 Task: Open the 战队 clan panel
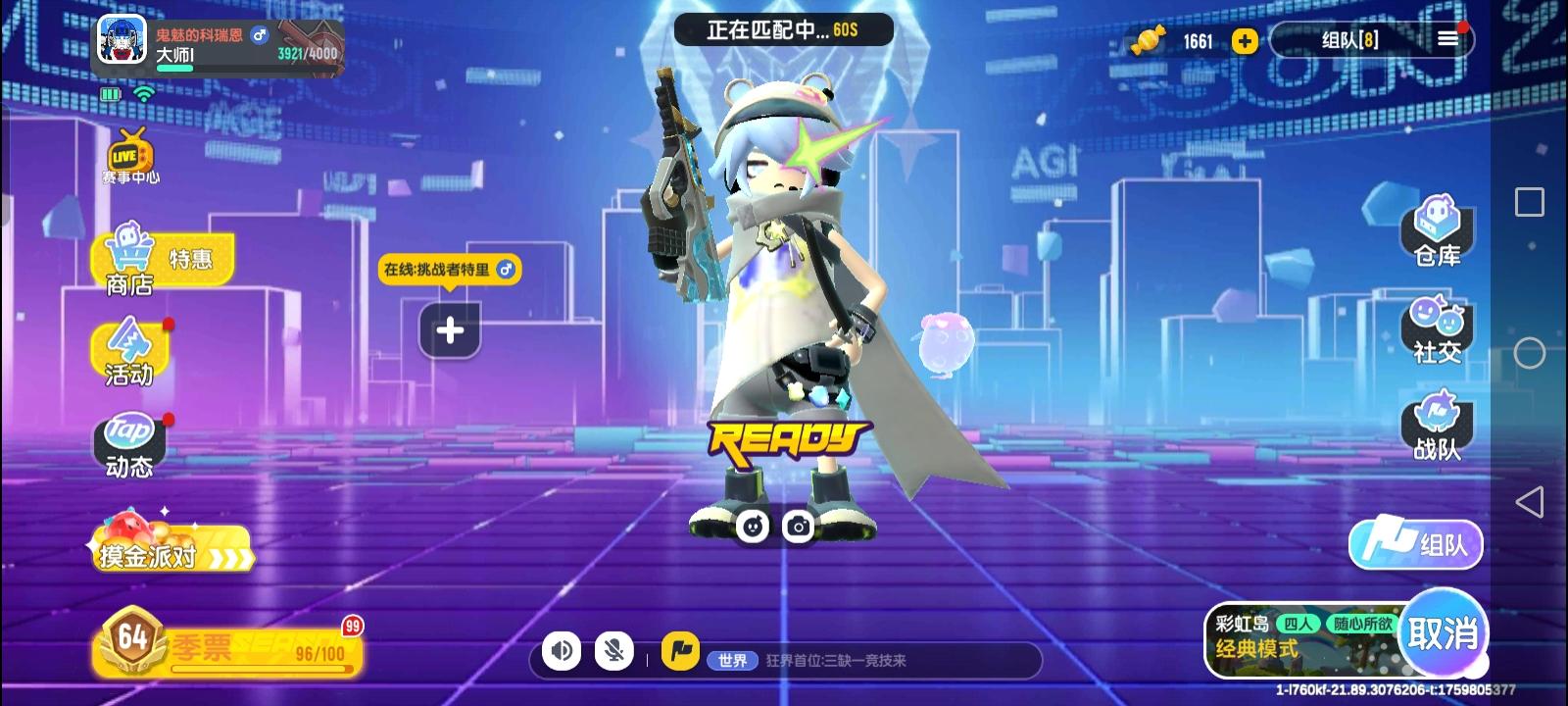[x=1437, y=429]
